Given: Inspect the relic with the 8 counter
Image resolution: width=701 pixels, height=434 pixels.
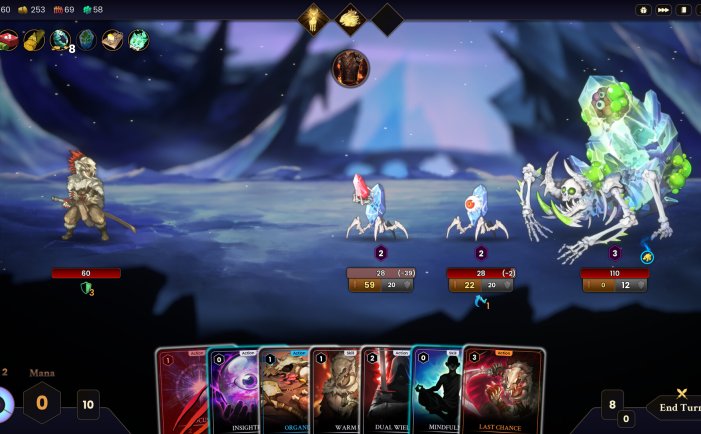Looking at the screenshot, I should pos(60,40).
